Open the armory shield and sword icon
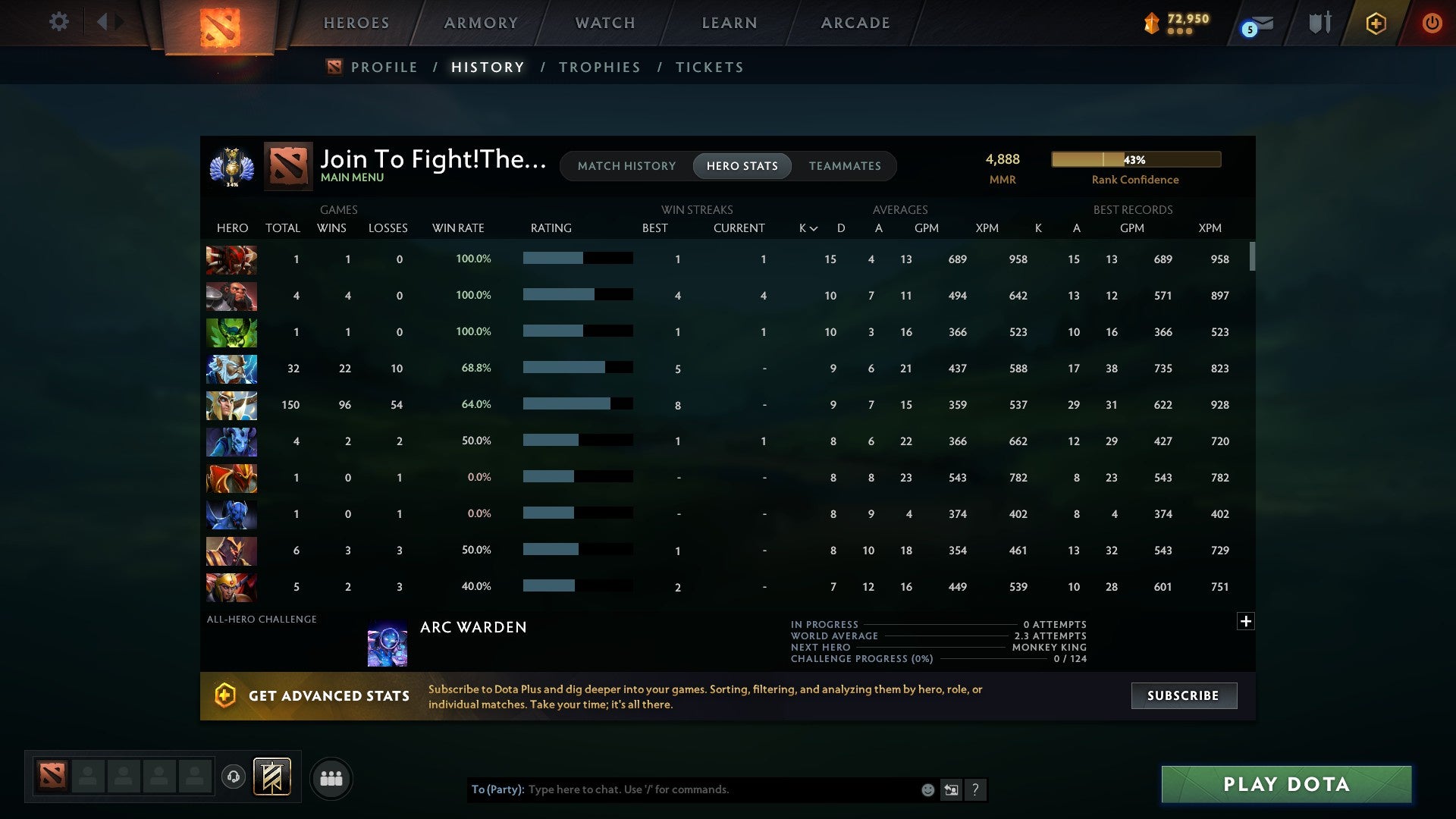Image resolution: width=1456 pixels, height=819 pixels. click(1319, 23)
